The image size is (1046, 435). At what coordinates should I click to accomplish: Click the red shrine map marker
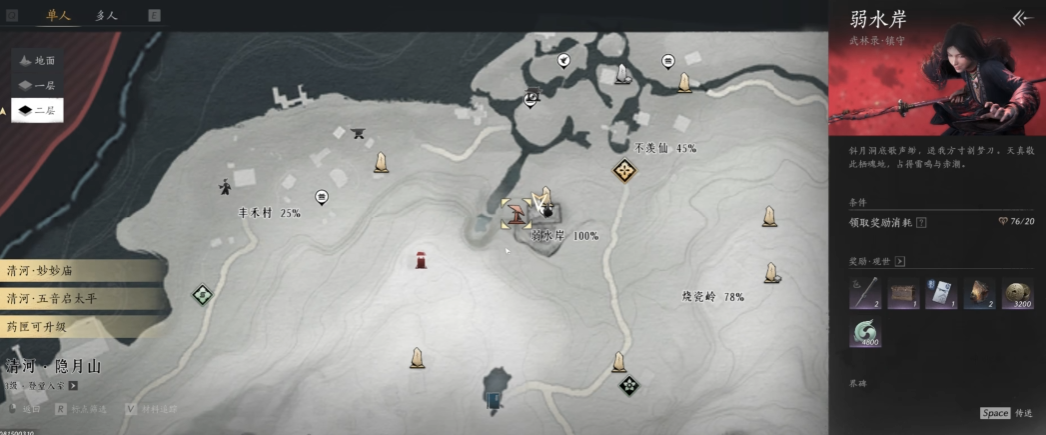(x=422, y=261)
